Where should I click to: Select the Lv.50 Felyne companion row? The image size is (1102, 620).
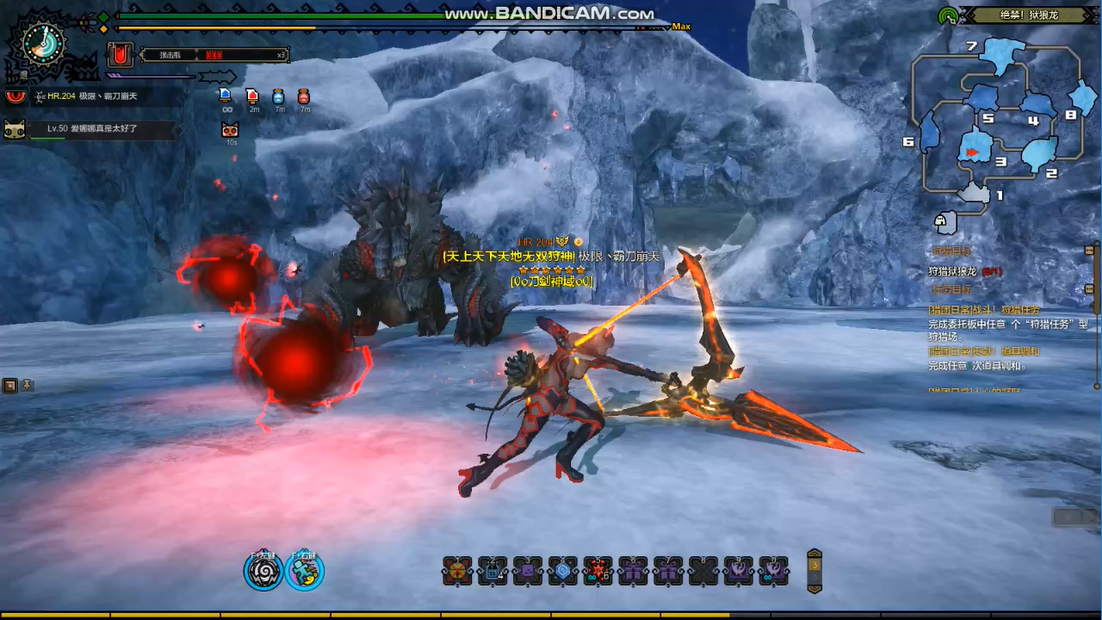click(92, 129)
